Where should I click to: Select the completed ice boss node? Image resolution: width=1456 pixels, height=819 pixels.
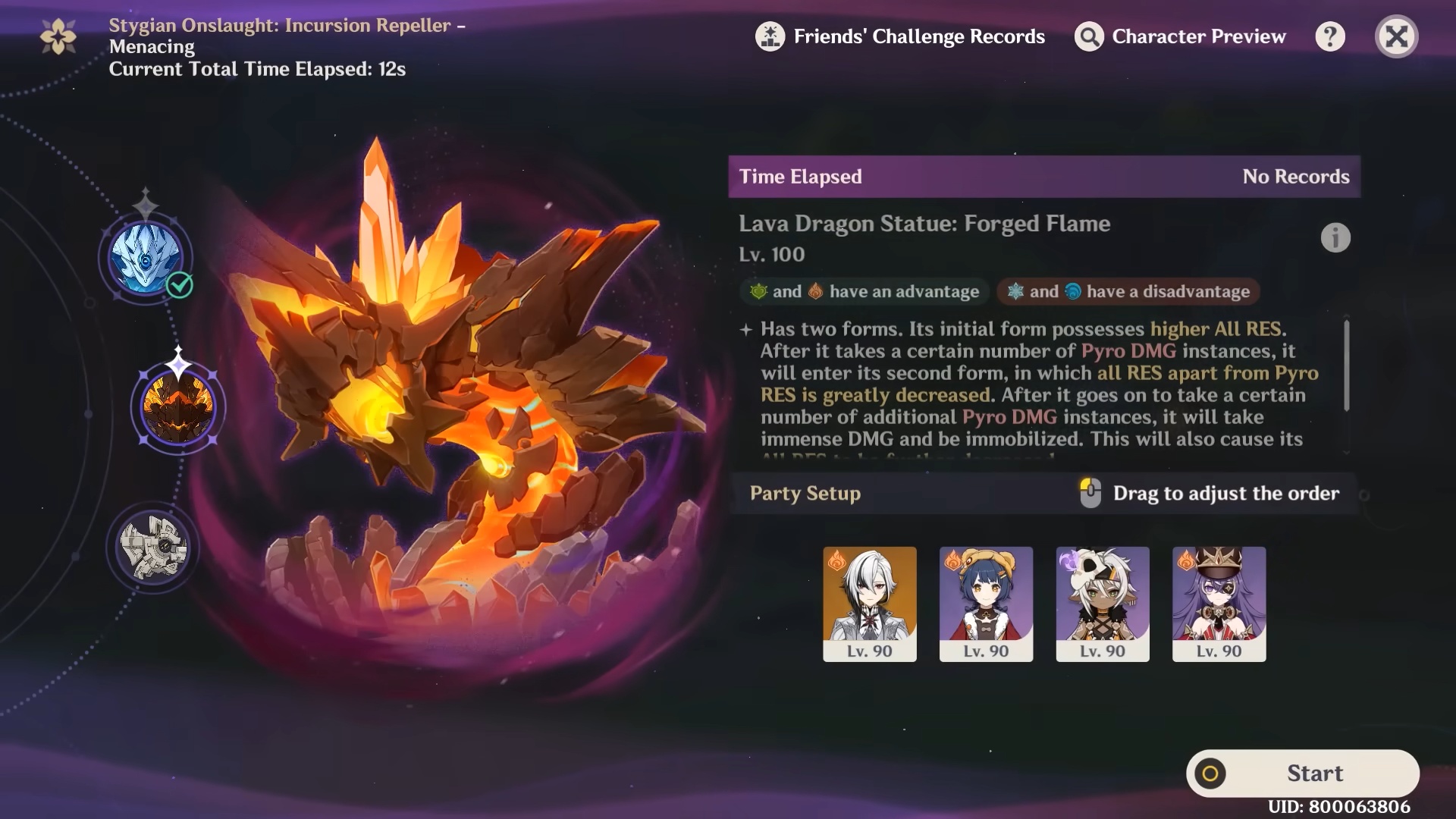coord(146,258)
